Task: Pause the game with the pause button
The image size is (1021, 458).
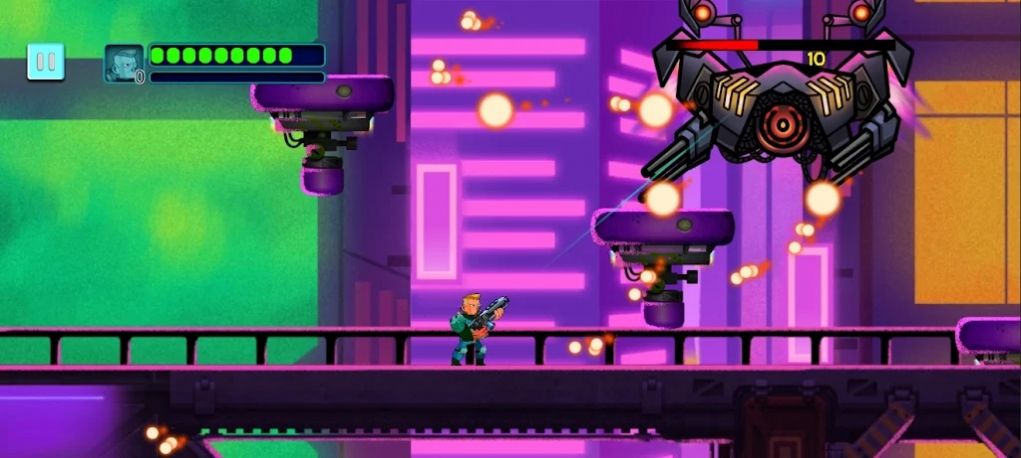Action: point(45,62)
